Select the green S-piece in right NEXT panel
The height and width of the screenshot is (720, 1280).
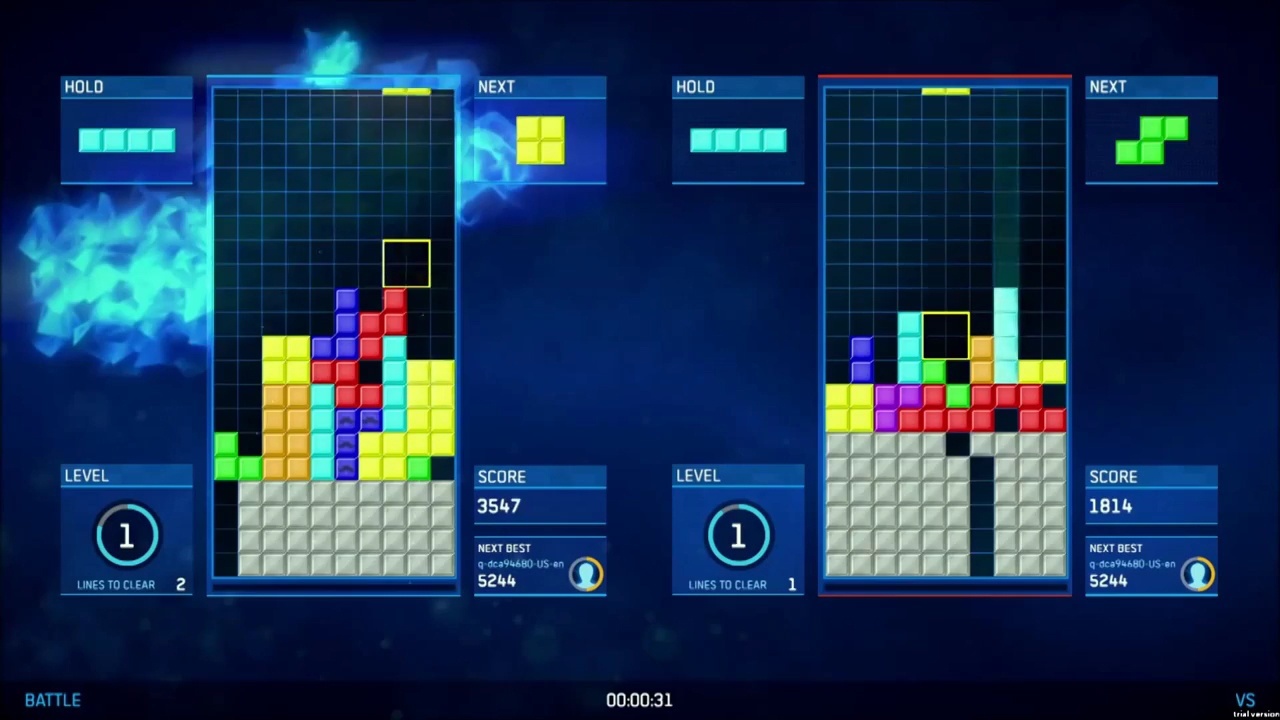point(1152,140)
